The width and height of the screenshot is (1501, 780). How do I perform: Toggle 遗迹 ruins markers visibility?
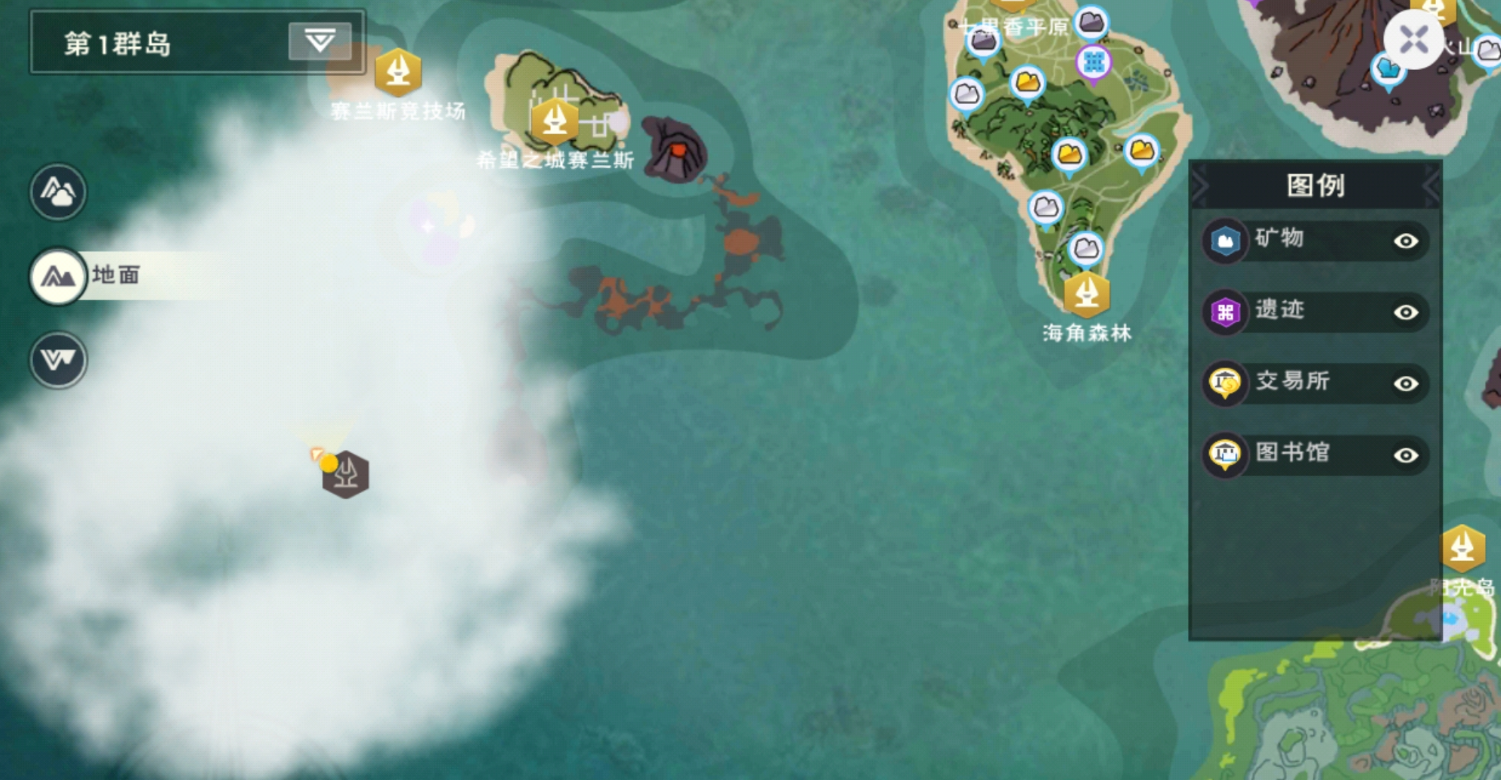(x=1405, y=313)
